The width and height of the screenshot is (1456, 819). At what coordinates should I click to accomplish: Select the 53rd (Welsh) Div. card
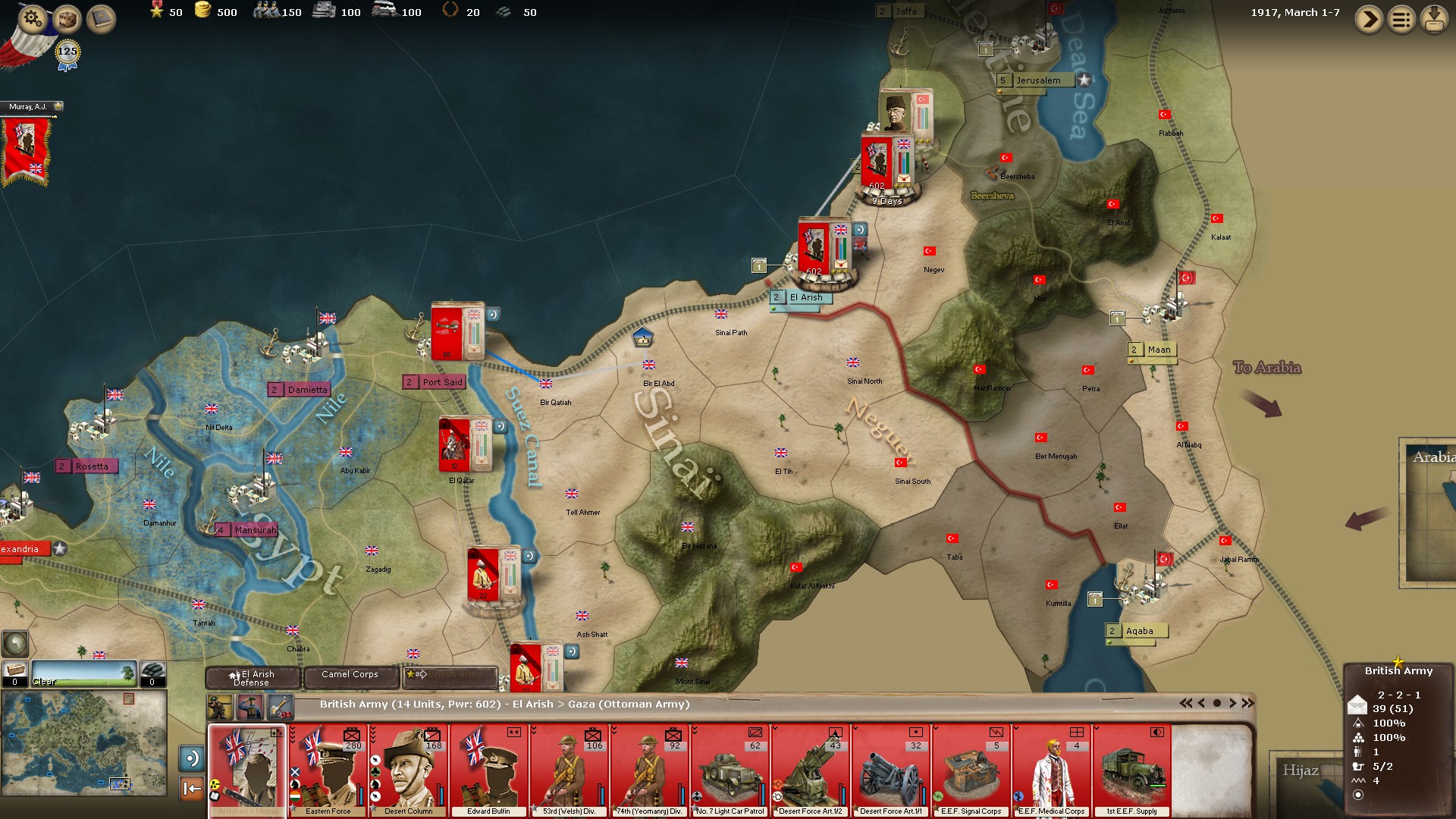570,770
